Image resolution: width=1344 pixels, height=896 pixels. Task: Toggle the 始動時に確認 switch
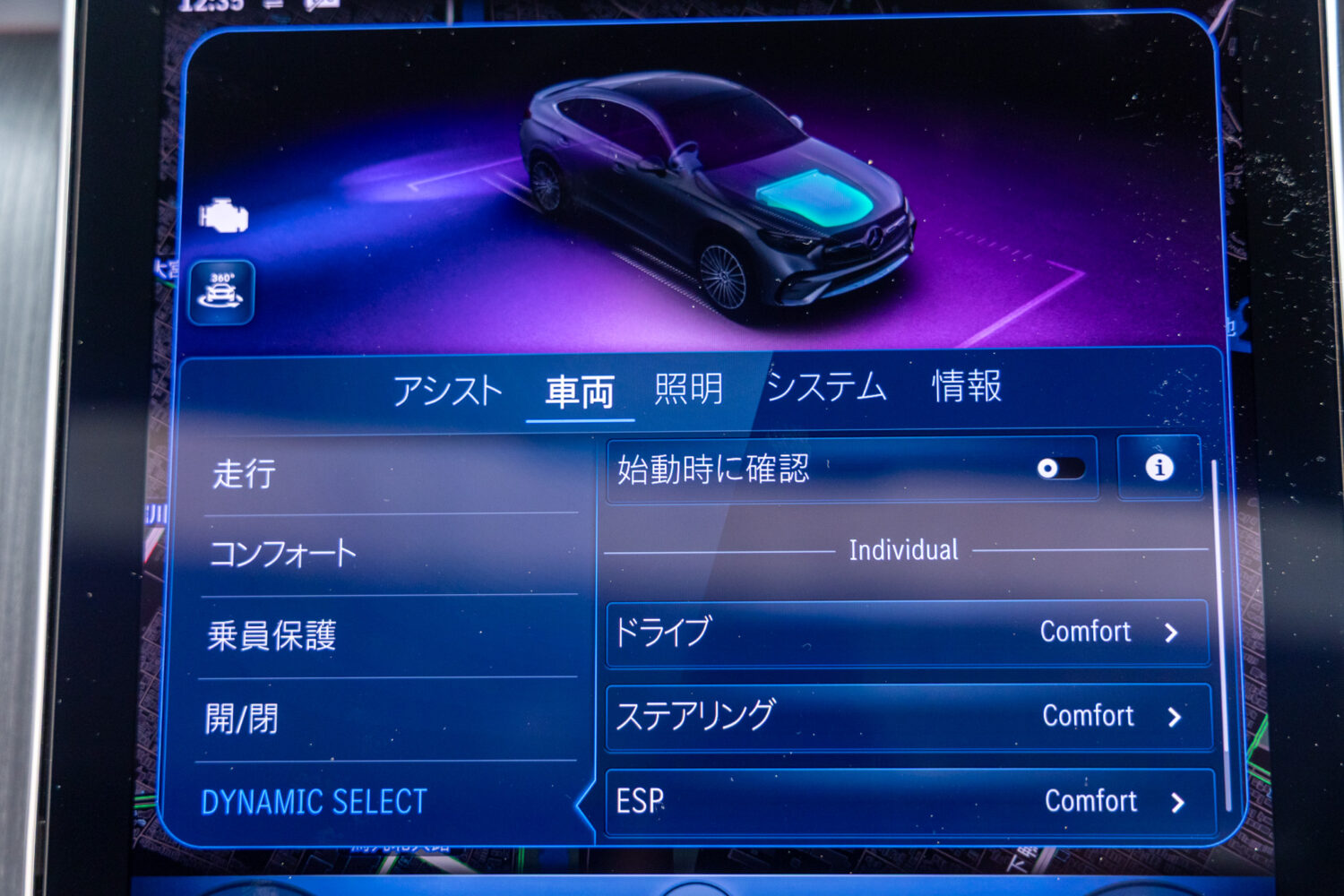coord(1062,466)
